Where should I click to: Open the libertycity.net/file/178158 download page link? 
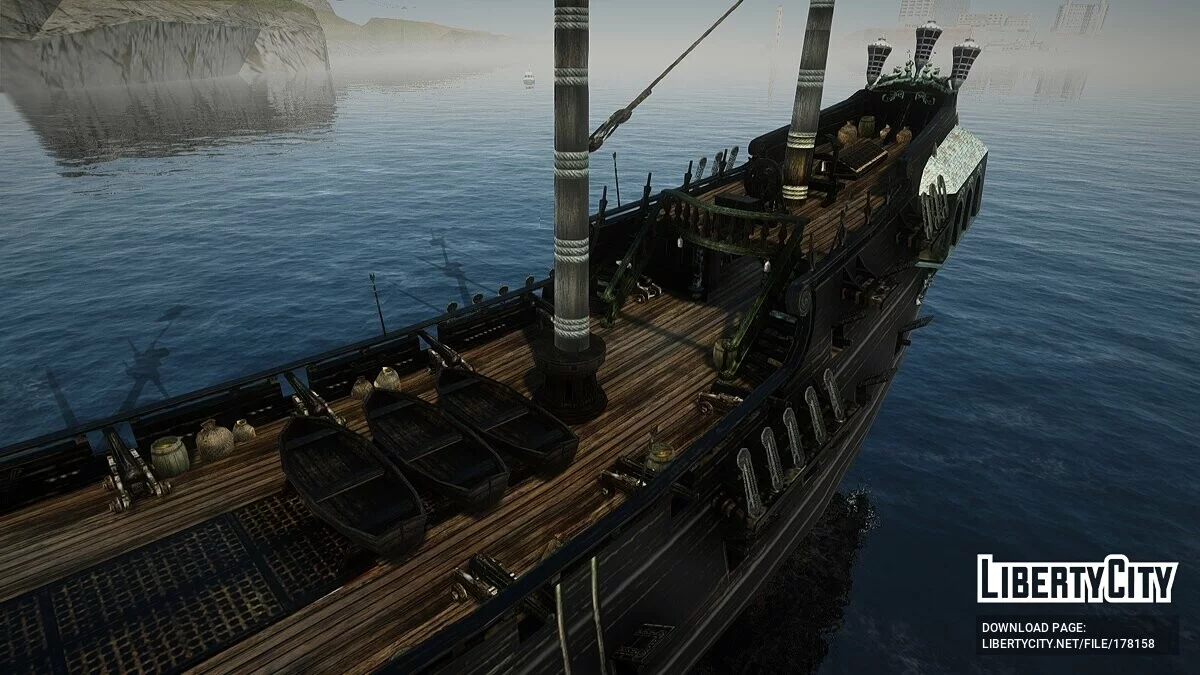click(1068, 644)
